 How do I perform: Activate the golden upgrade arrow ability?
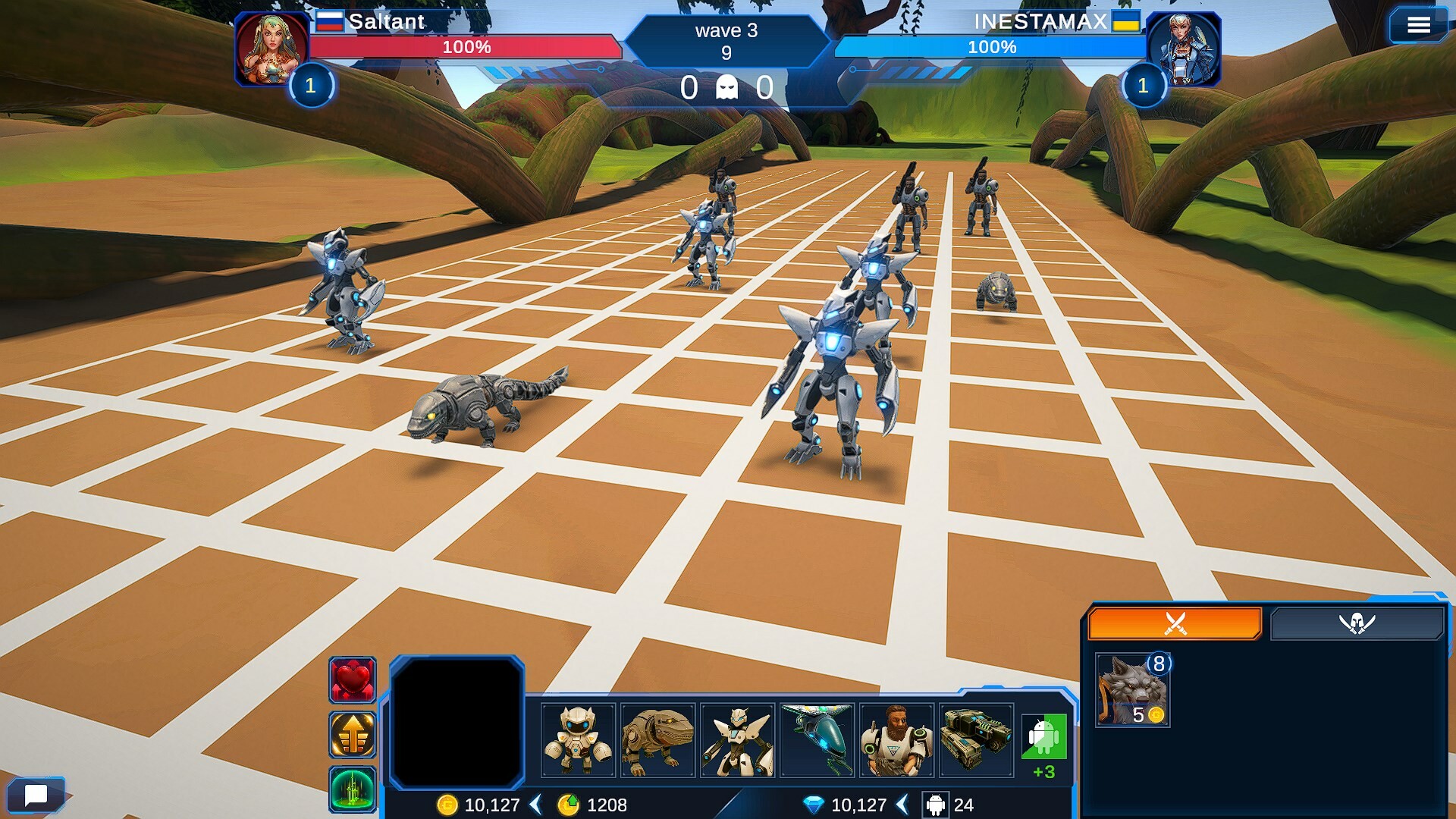click(x=353, y=734)
